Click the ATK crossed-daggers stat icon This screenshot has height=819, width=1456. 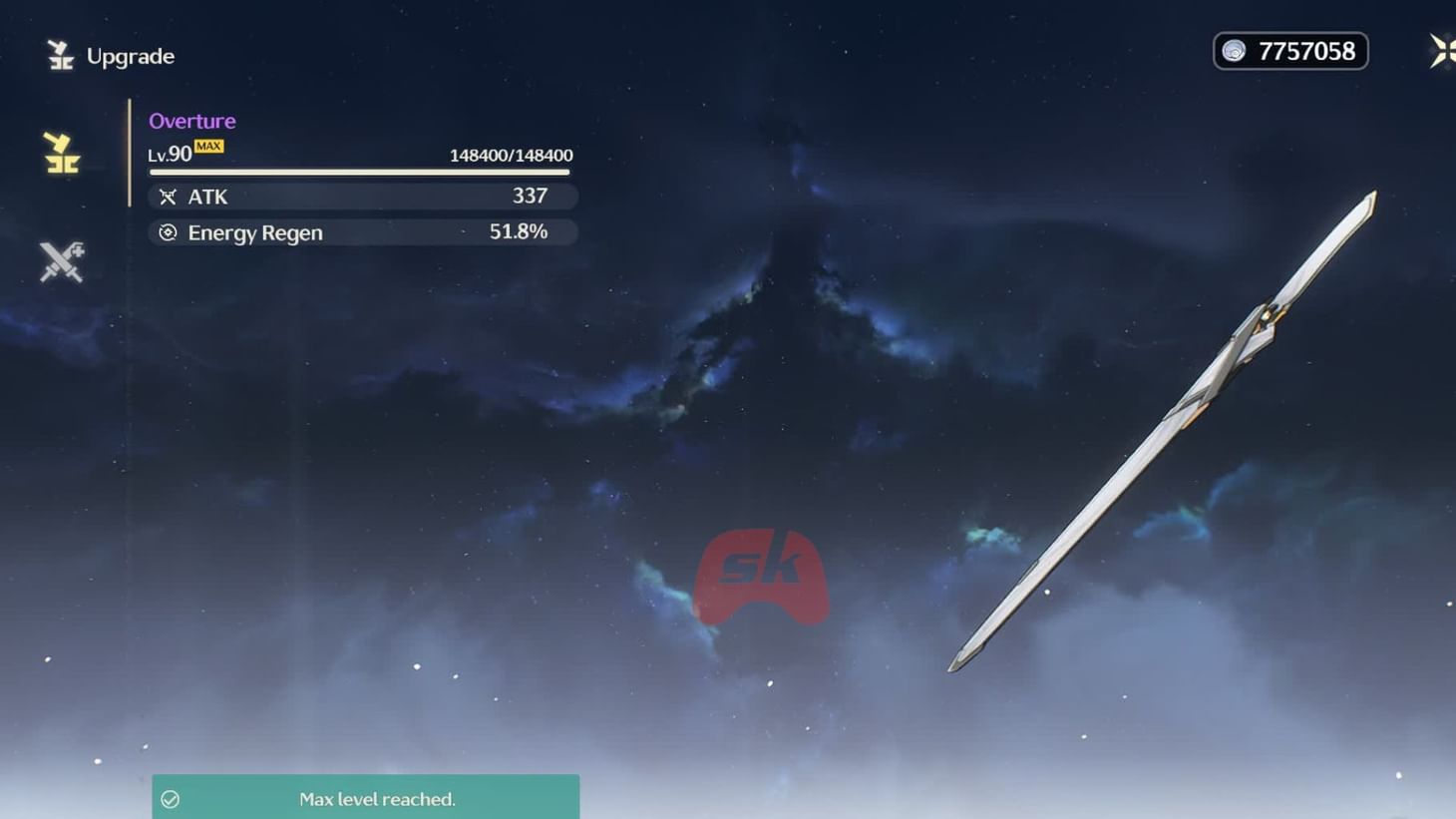point(168,196)
